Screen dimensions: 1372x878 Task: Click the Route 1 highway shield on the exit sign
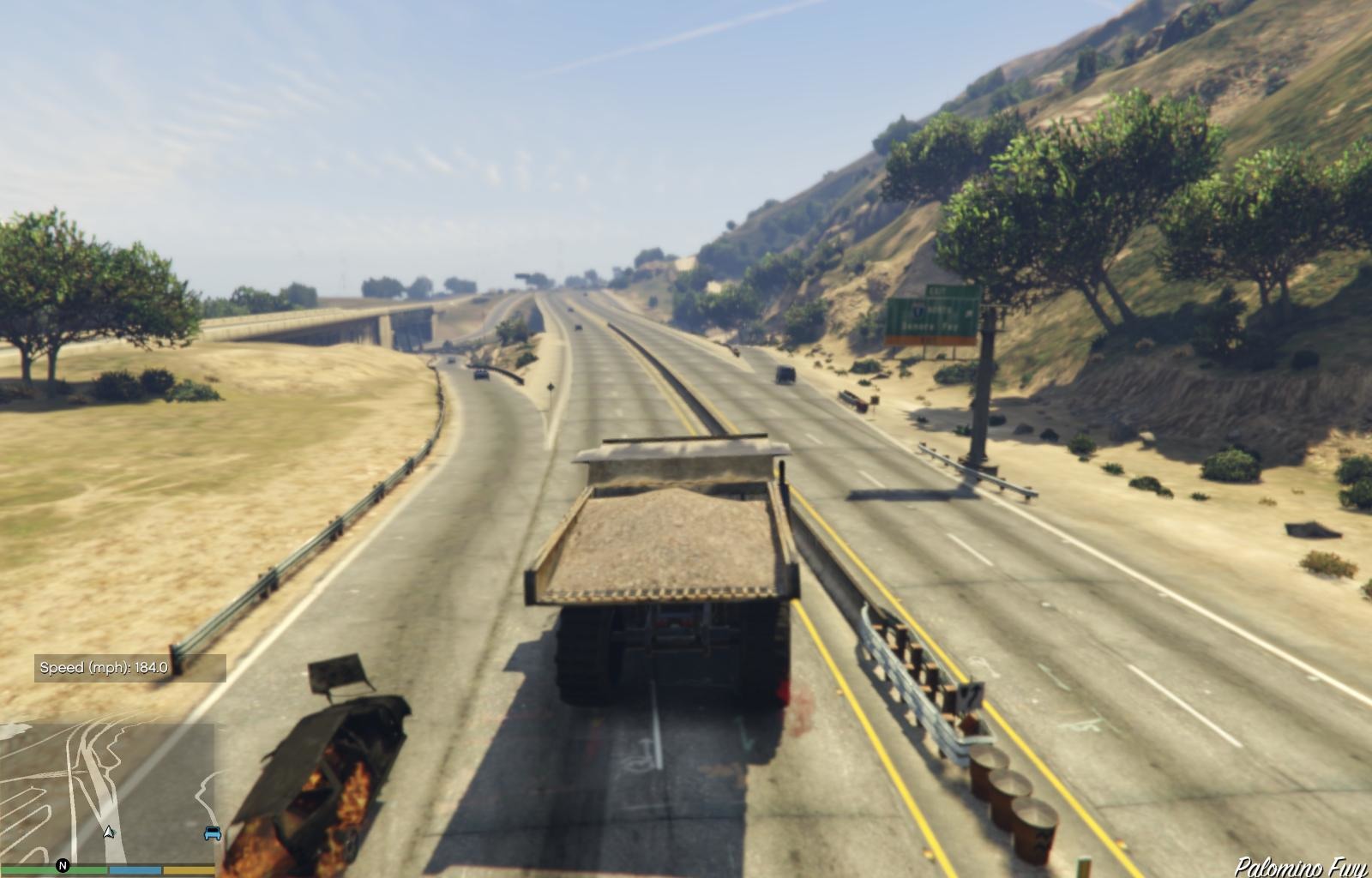[x=918, y=309]
